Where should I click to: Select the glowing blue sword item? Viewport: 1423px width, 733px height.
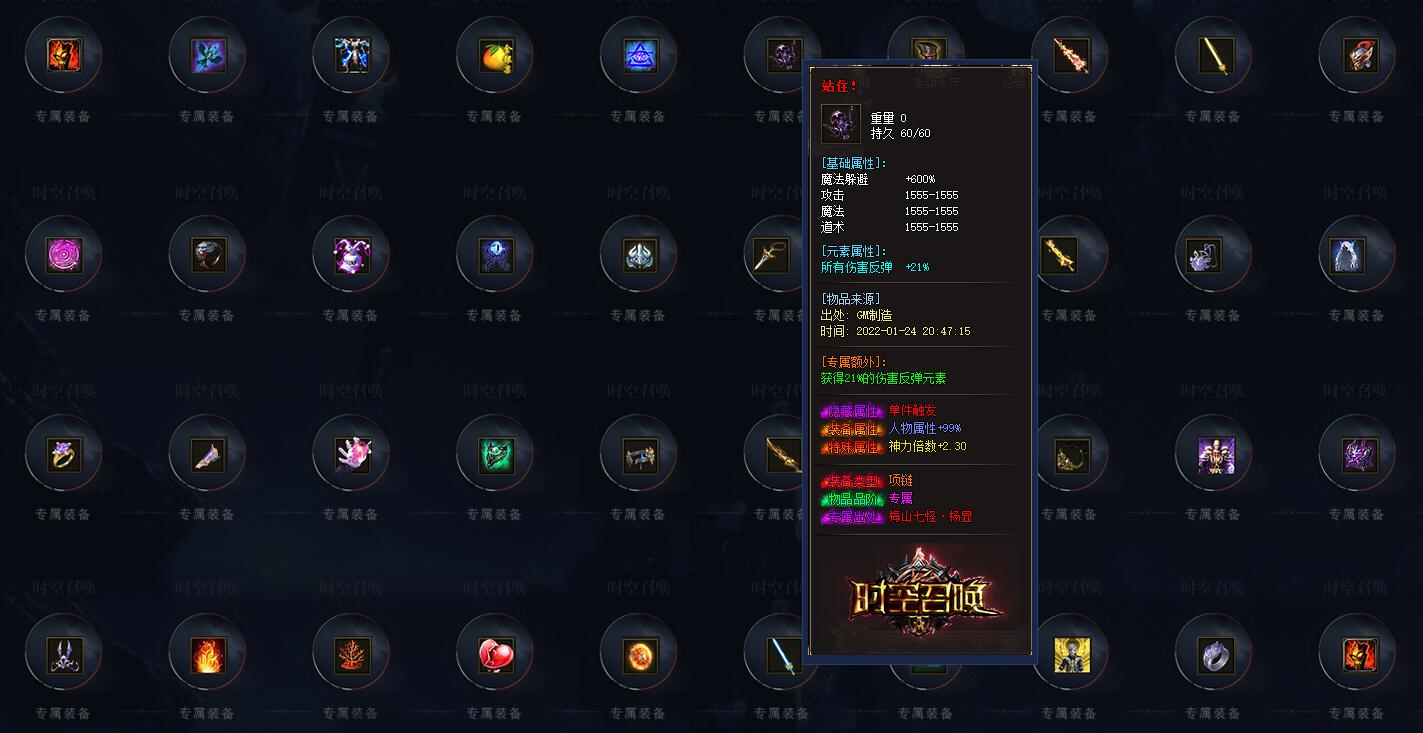[x=780, y=655]
